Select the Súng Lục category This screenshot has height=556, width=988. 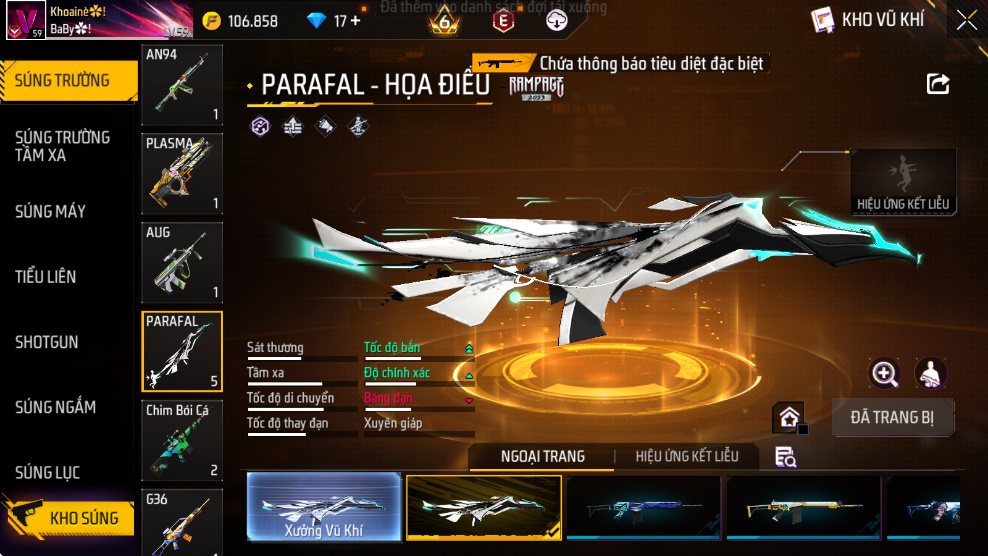coord(47,472)
